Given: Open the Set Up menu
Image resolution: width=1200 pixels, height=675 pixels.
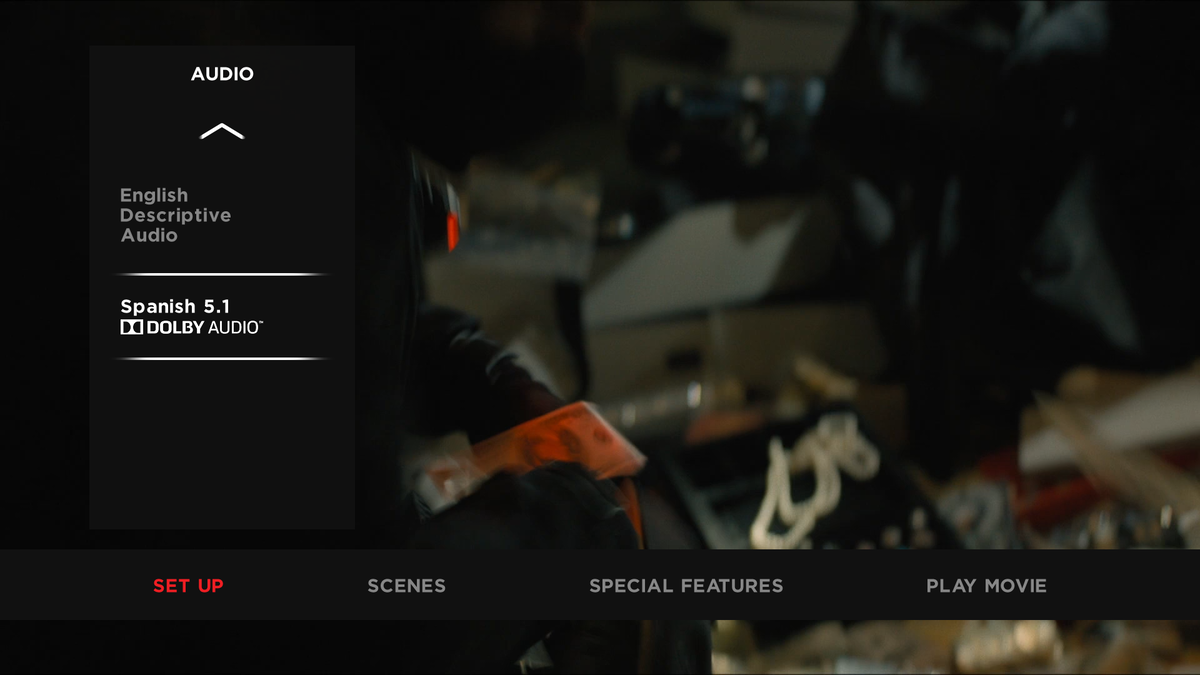Looking at the screenshot, I should point(188,586).
